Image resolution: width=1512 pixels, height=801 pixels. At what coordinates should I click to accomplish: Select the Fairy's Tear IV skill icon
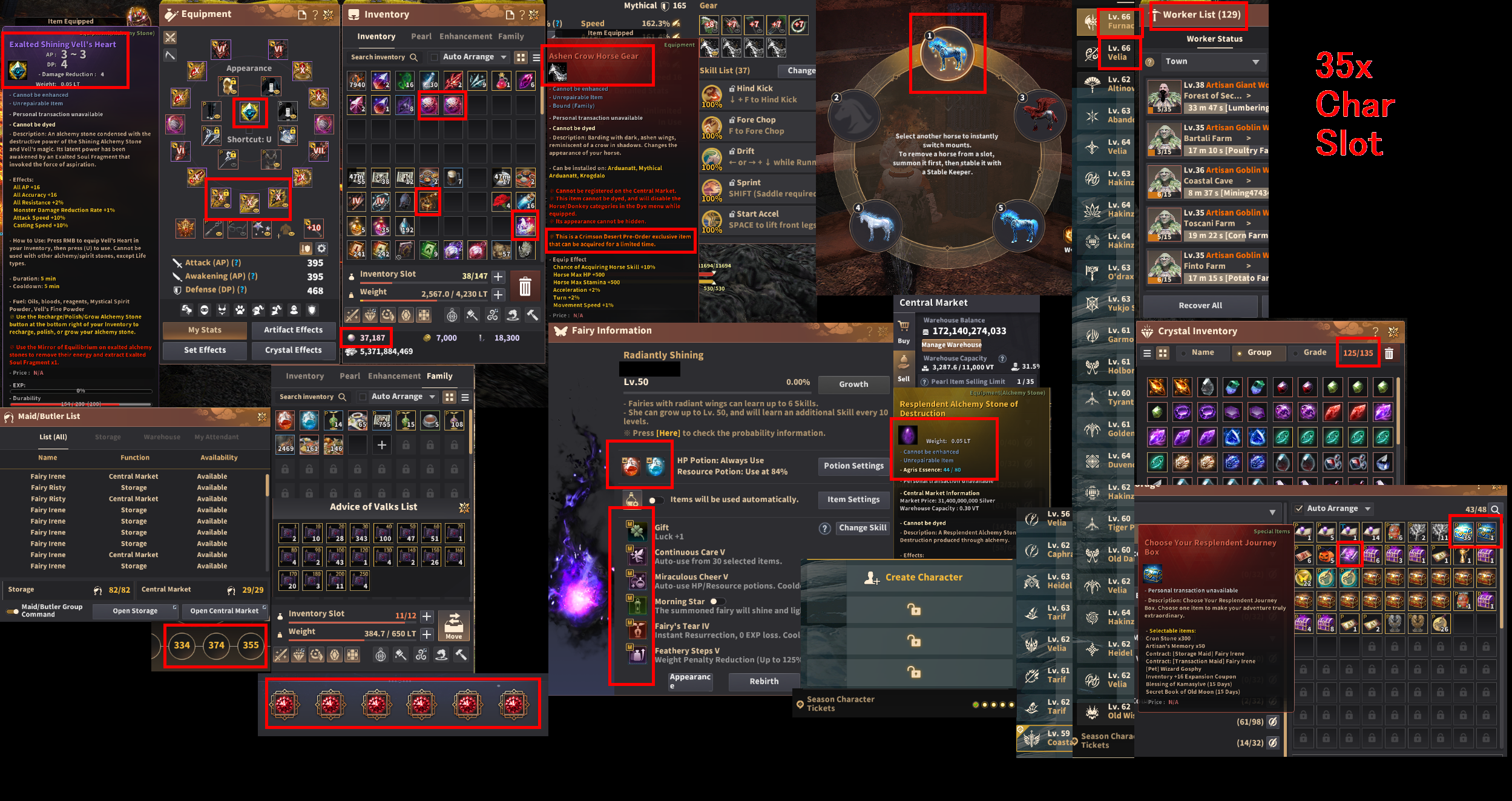tap(637, 630)
